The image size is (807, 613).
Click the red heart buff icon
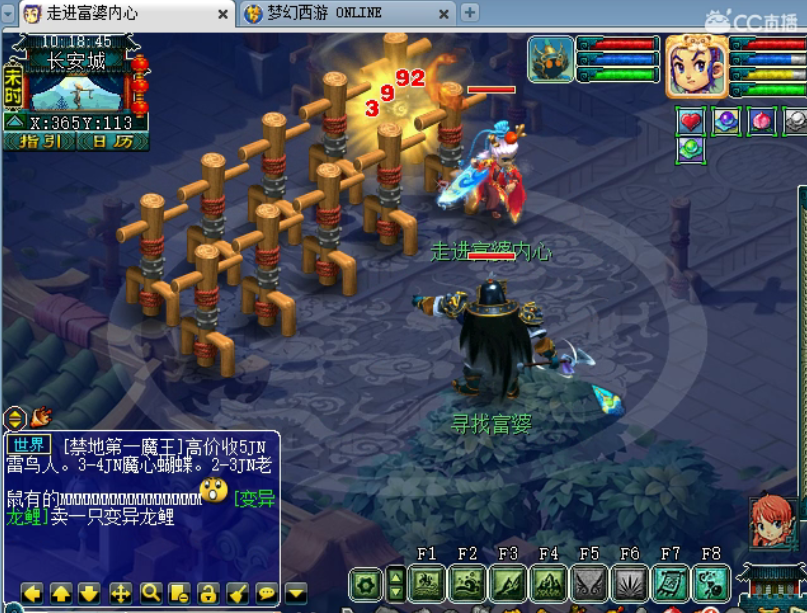pyautogui.click(x=690, y=121)
